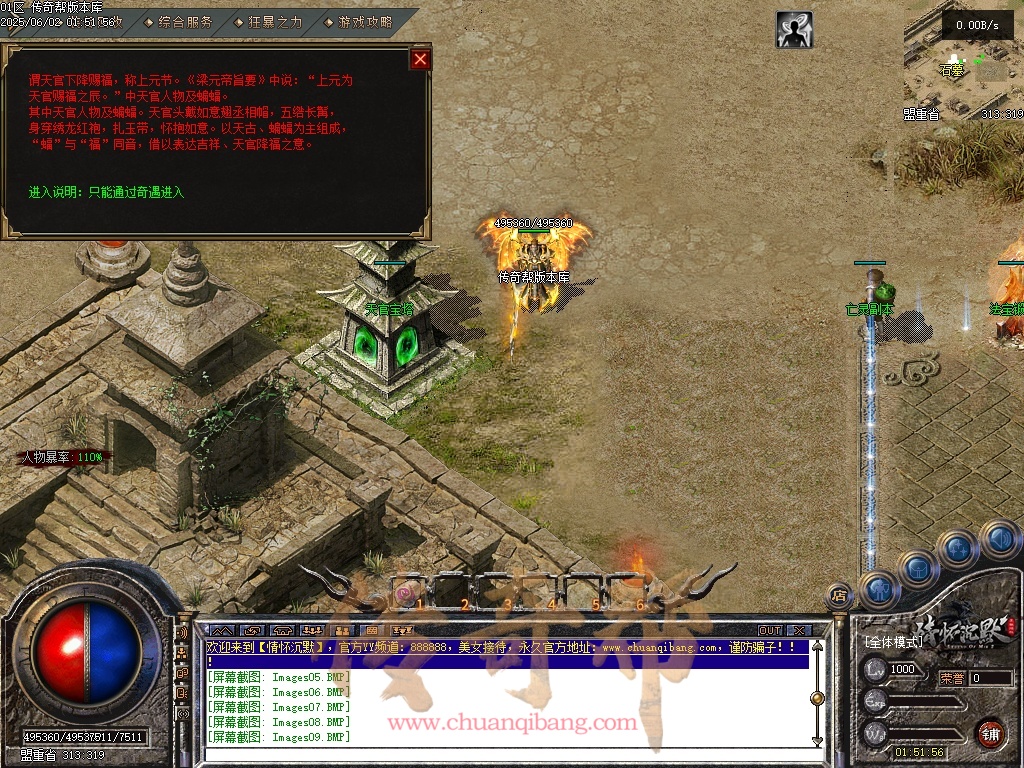This screenshot has width=1024, height=768.
Task: Click the silhouette figure icon at top
Action: [x=794, y=30]
